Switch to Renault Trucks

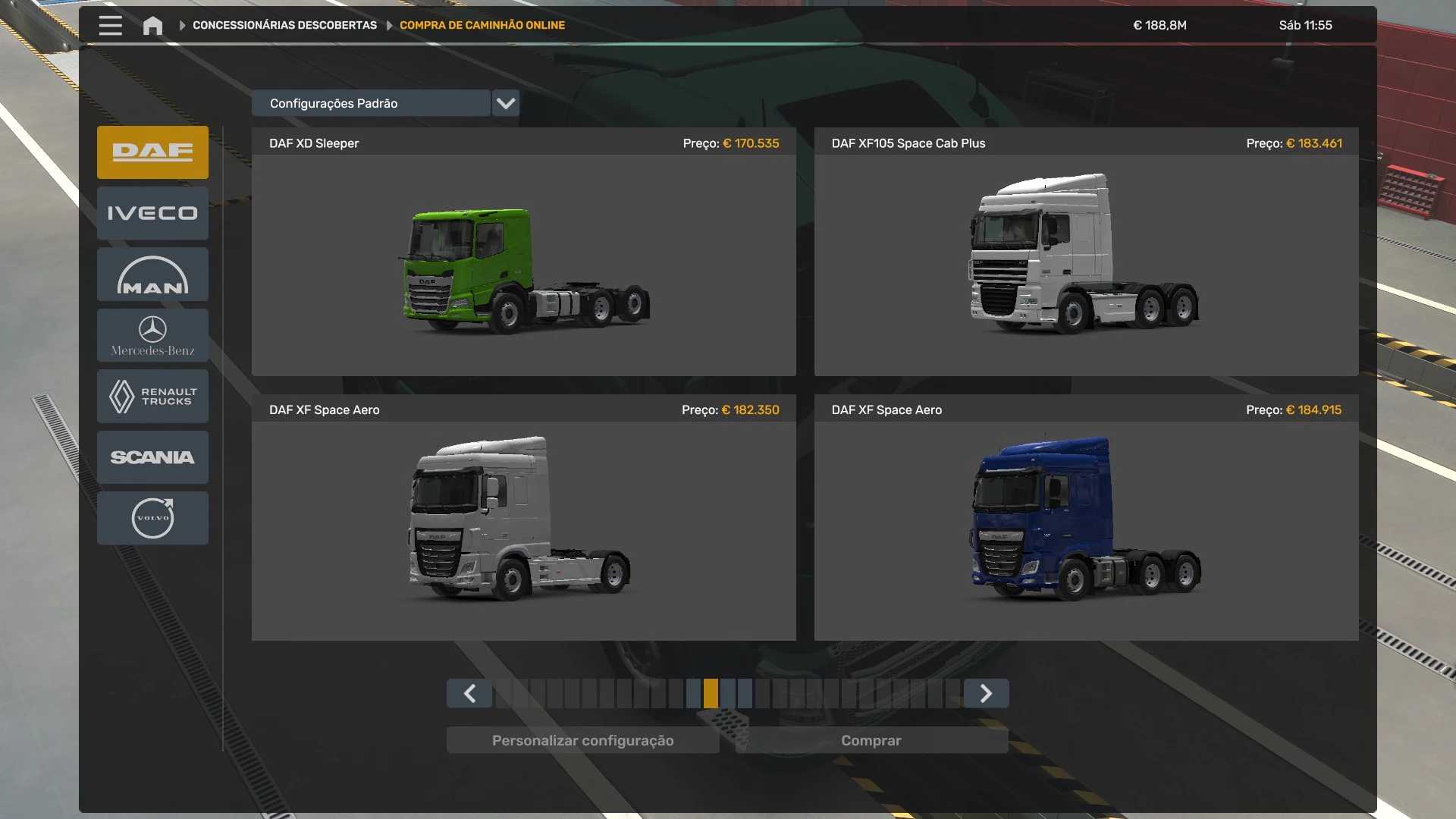pyautogui.click(x=152, y=396)
